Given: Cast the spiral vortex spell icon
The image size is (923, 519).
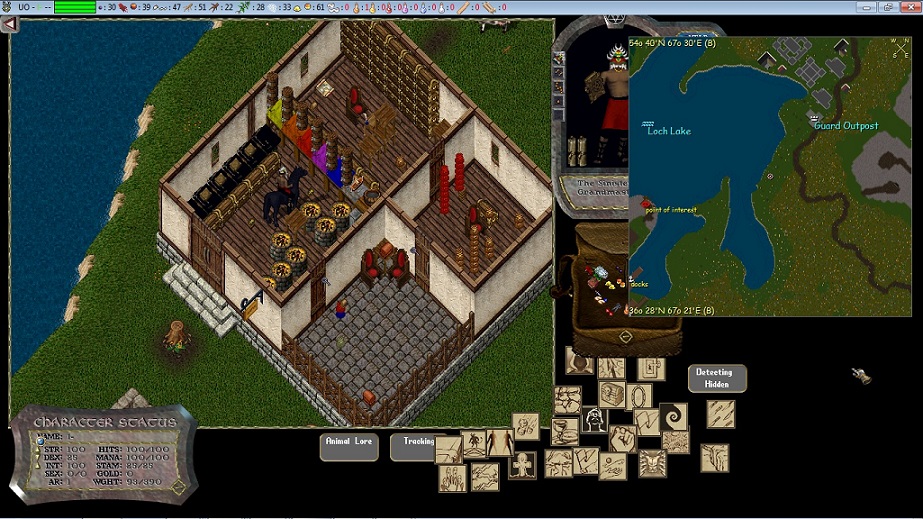Looking at the screenshot, I should point(674,415).
